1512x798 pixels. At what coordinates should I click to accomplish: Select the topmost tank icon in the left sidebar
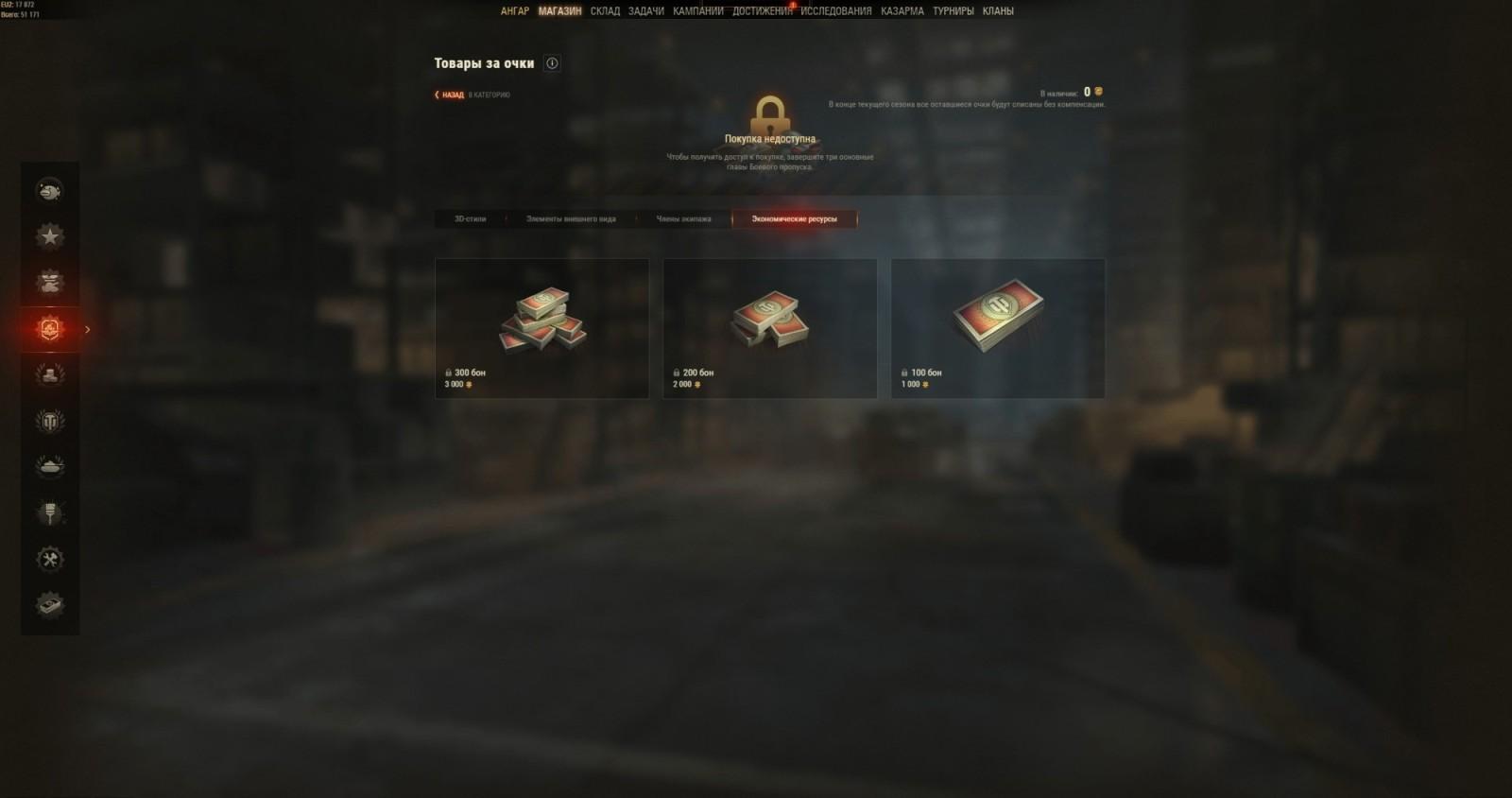point(49,190)
